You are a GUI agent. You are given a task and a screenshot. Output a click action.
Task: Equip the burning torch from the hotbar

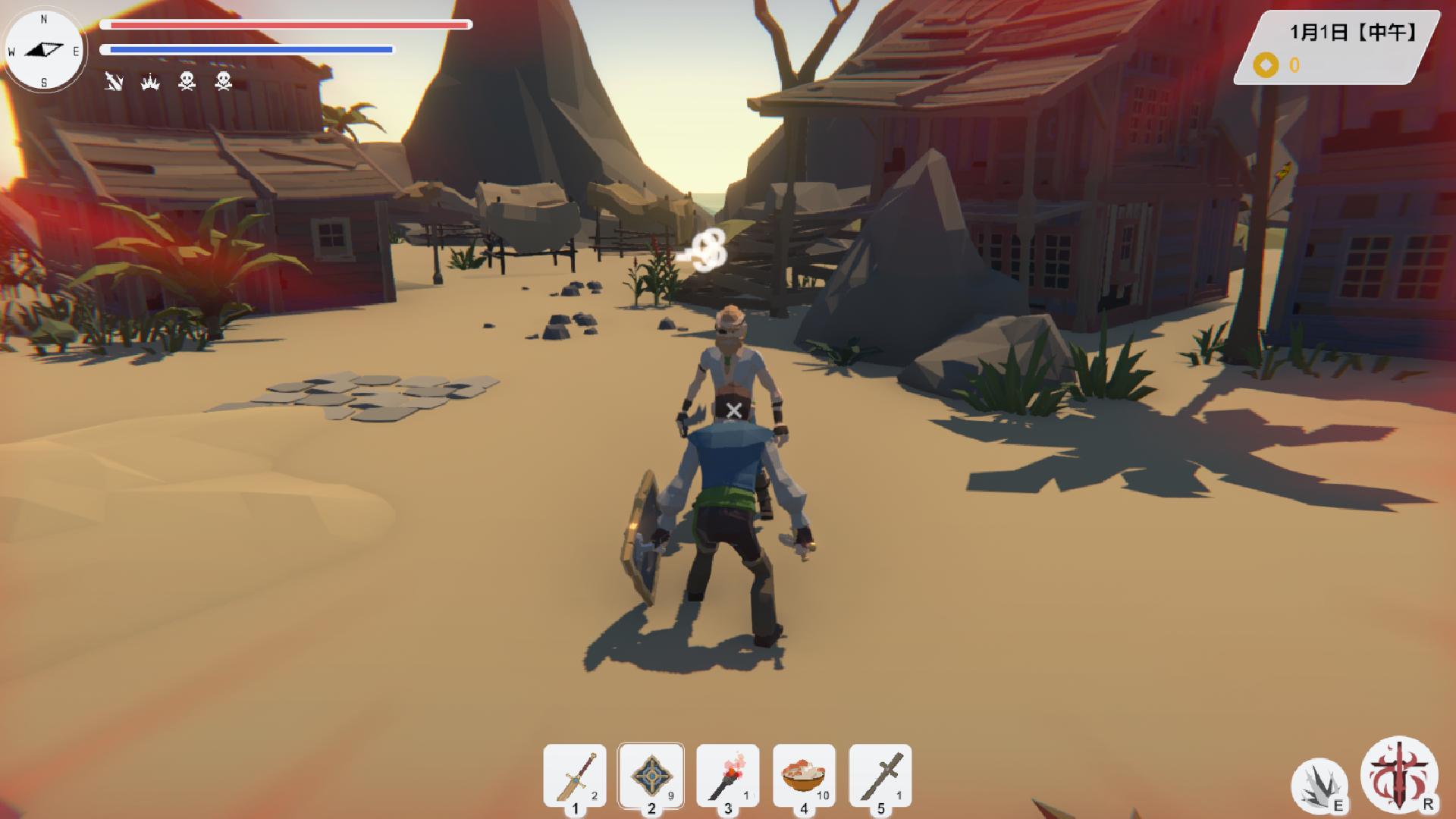pos(727,776)
